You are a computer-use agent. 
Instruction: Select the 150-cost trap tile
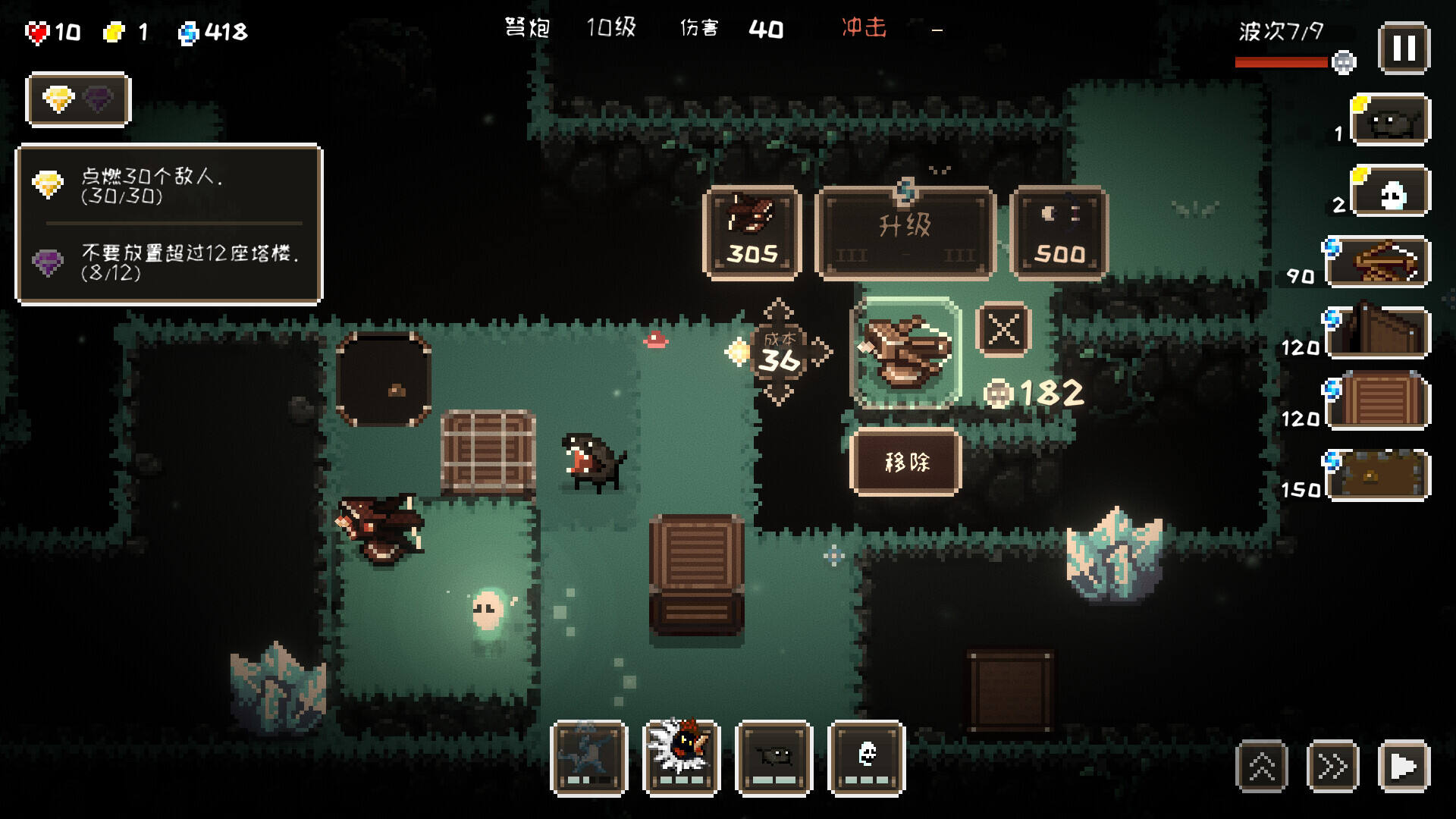[x=1379, y=475]
